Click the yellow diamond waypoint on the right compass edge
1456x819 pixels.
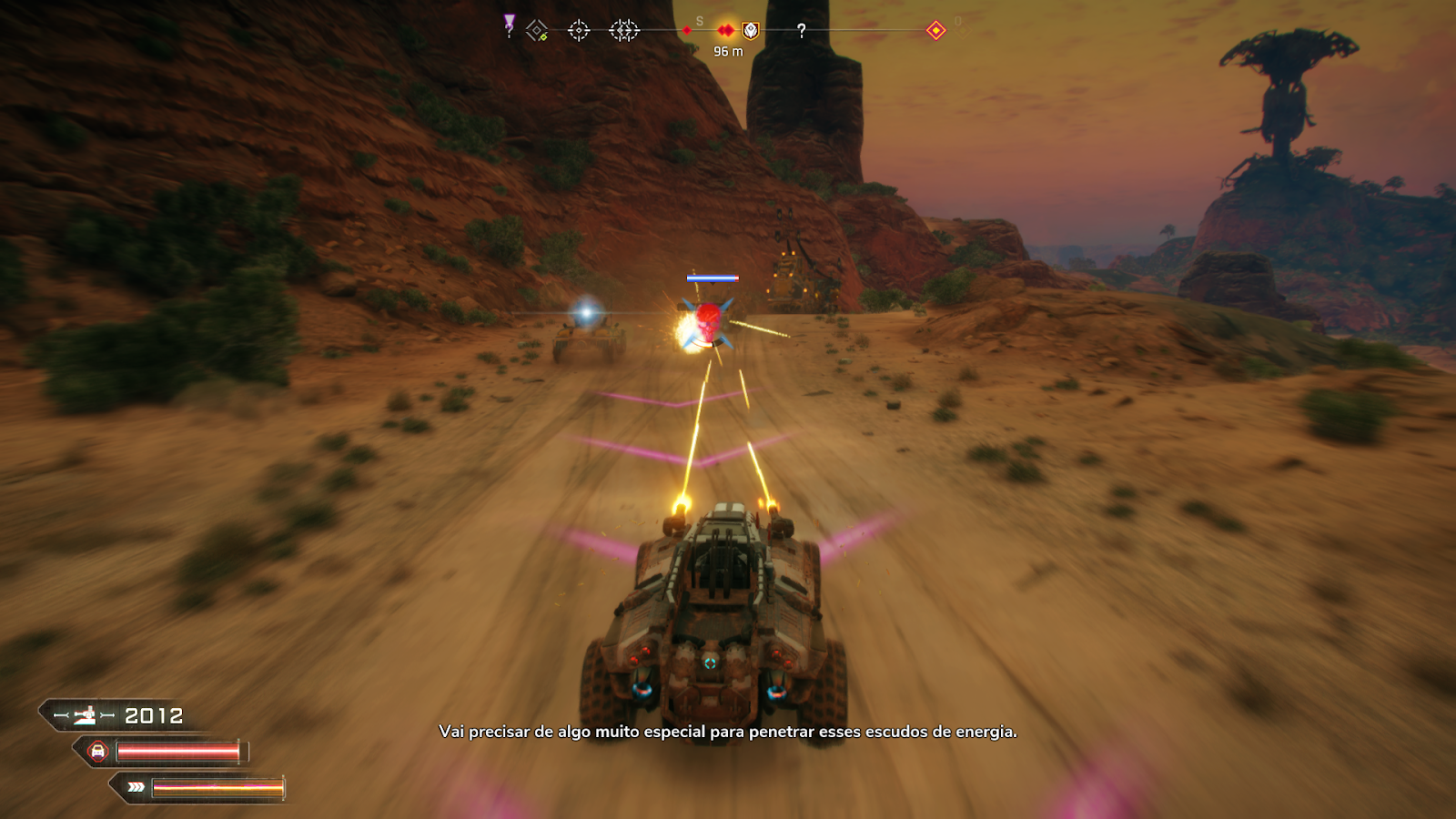click(x=935, y=30)
